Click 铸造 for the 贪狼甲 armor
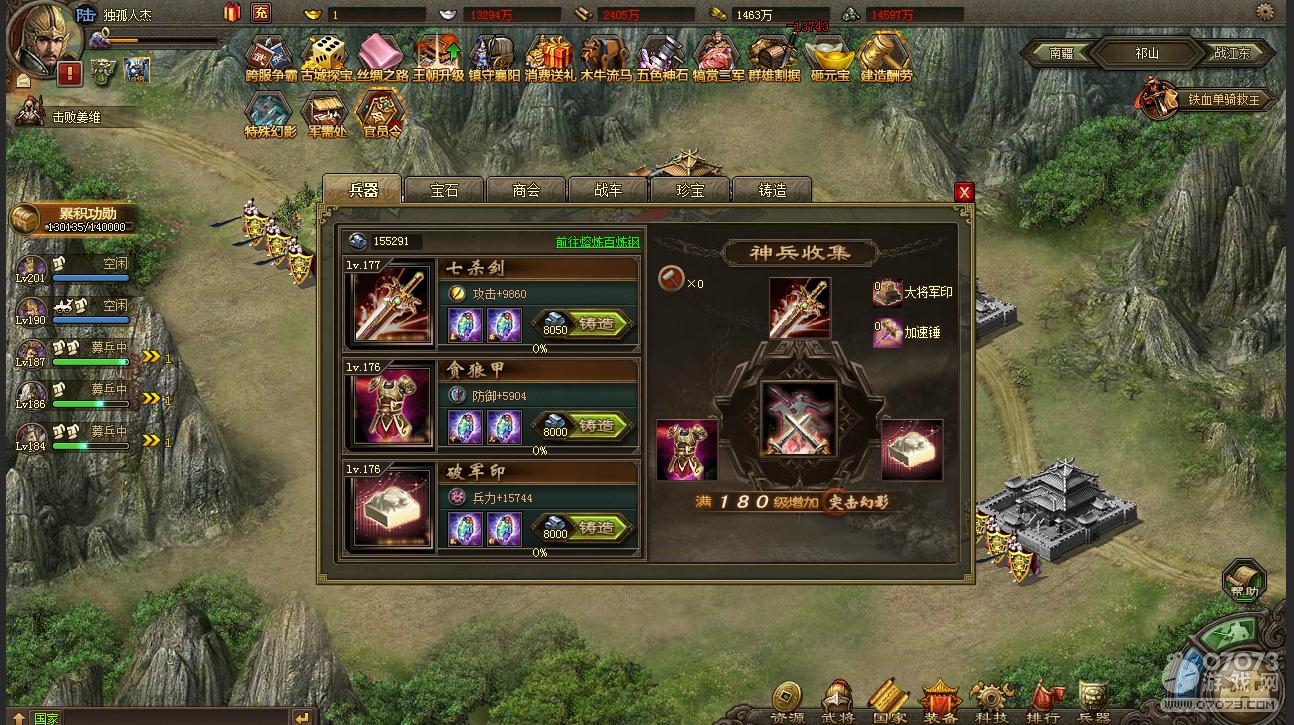Screen dimensions: 1294x725 click(x=597, y=426)
